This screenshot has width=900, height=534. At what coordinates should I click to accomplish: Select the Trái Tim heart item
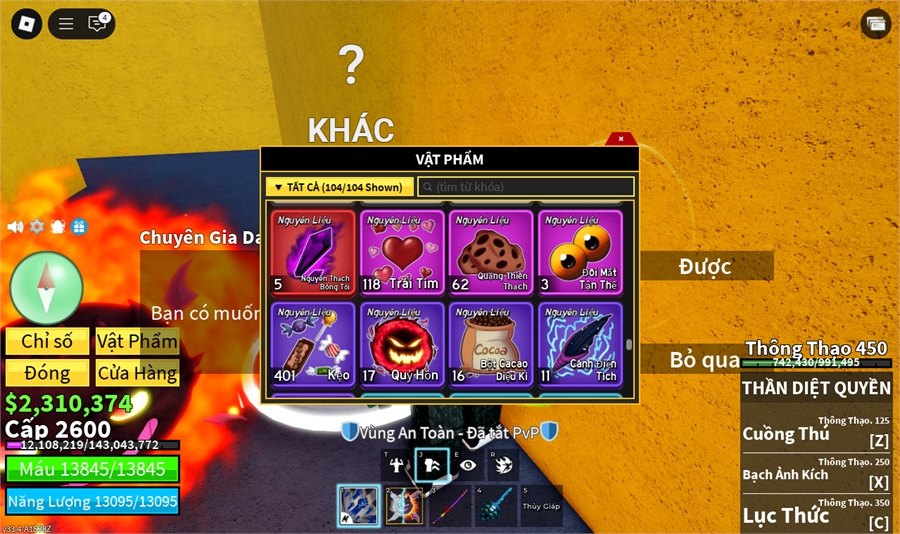click(x=402, y=252)
